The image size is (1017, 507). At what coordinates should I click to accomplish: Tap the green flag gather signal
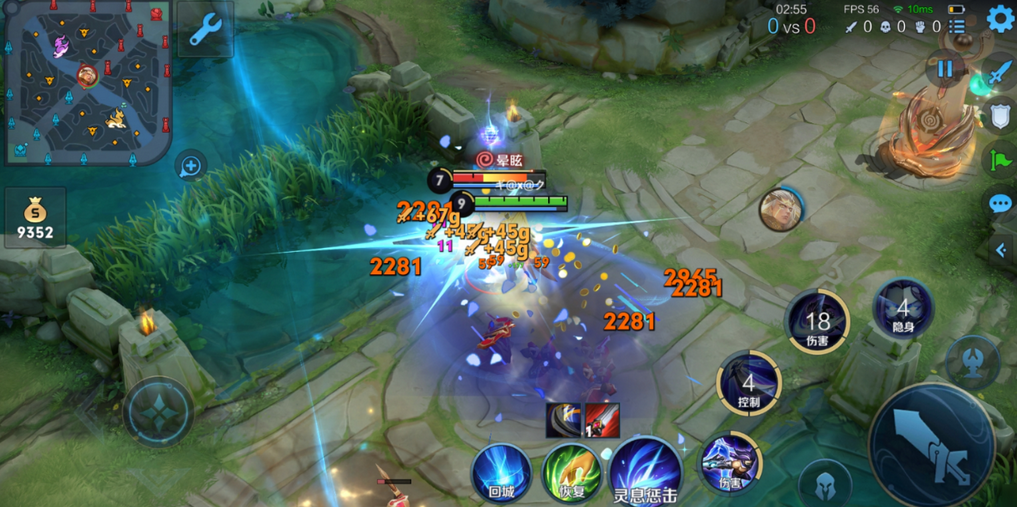pos(1000,160)
